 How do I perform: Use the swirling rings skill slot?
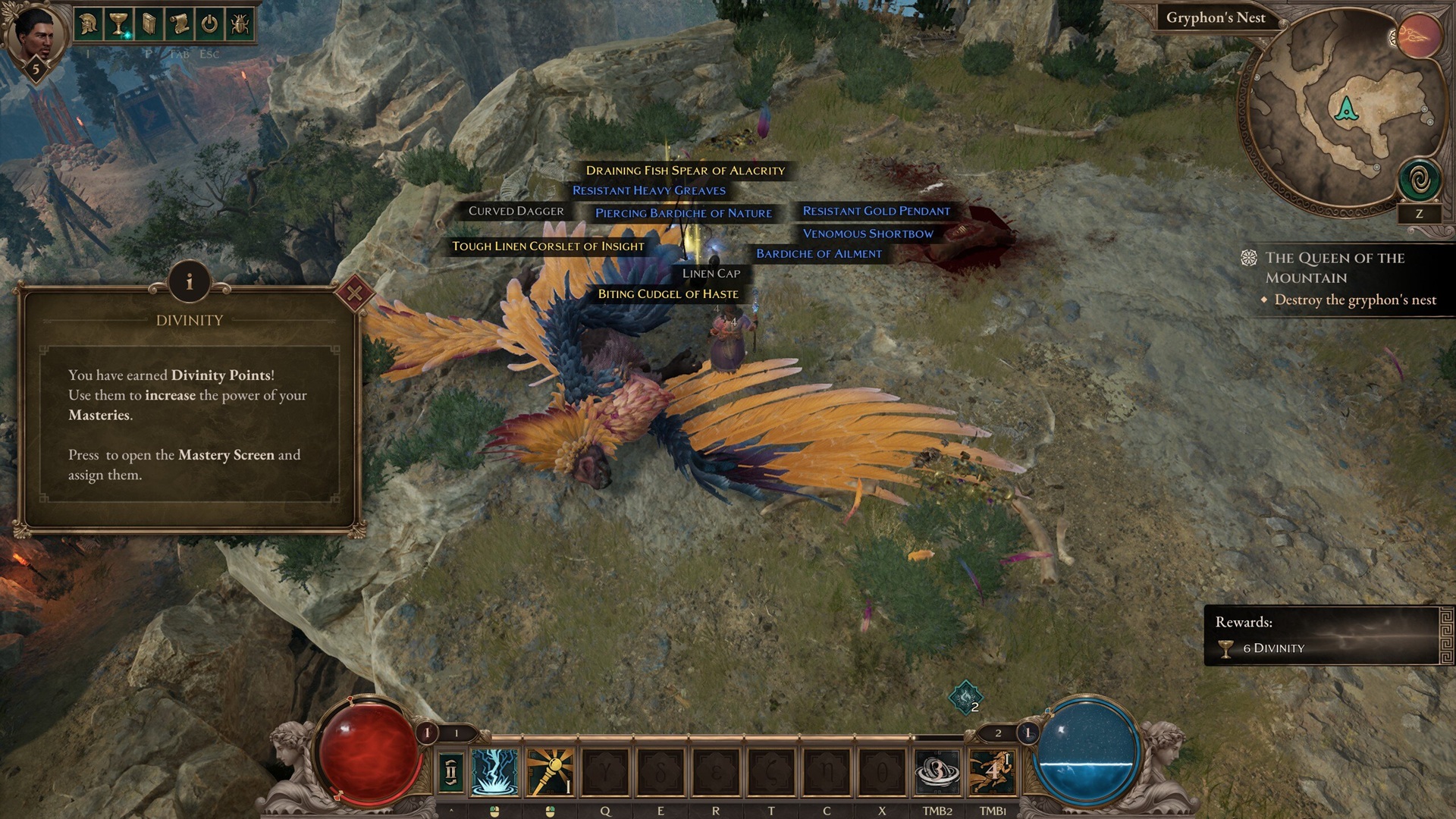[x=937, y=772]
